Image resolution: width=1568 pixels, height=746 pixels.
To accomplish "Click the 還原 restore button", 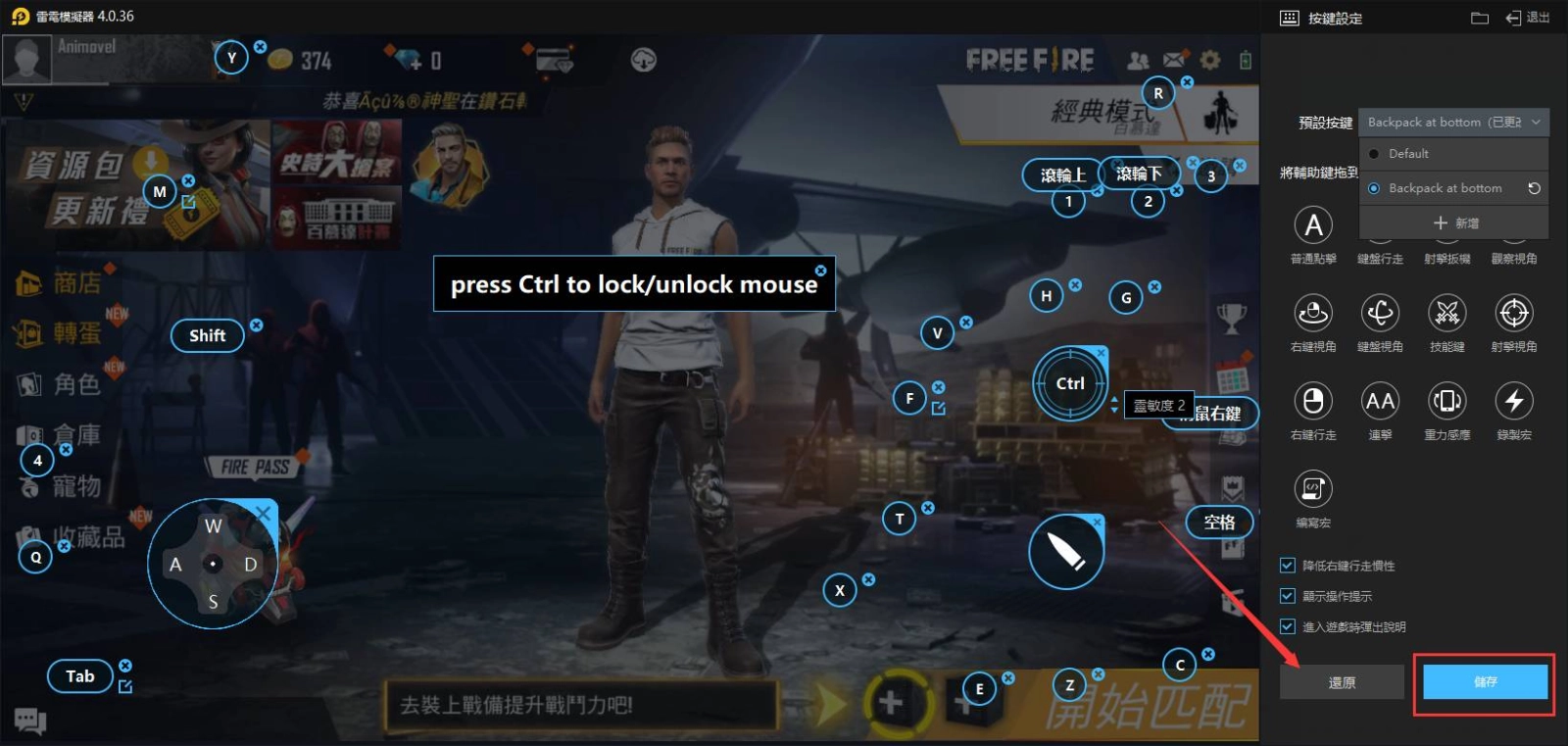I will point(1342,681).
